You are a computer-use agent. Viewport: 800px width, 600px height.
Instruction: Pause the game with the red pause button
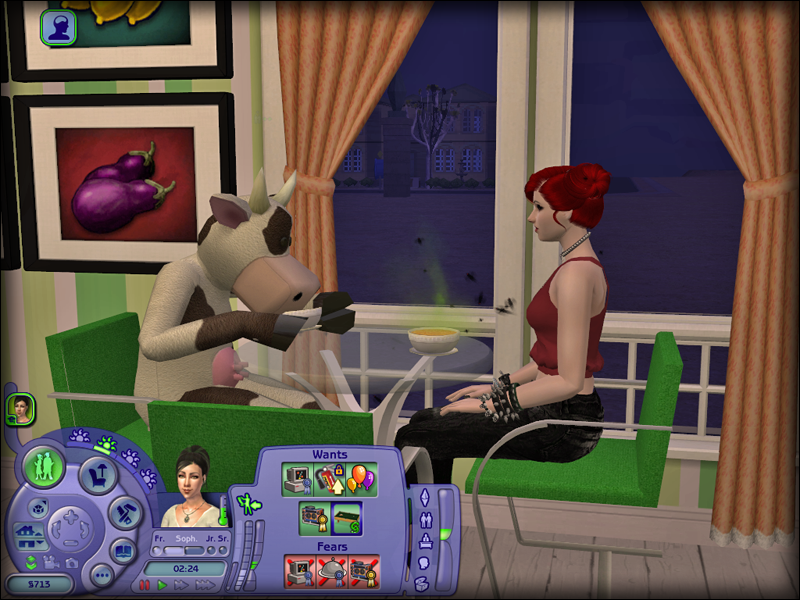tap(145, 584)
